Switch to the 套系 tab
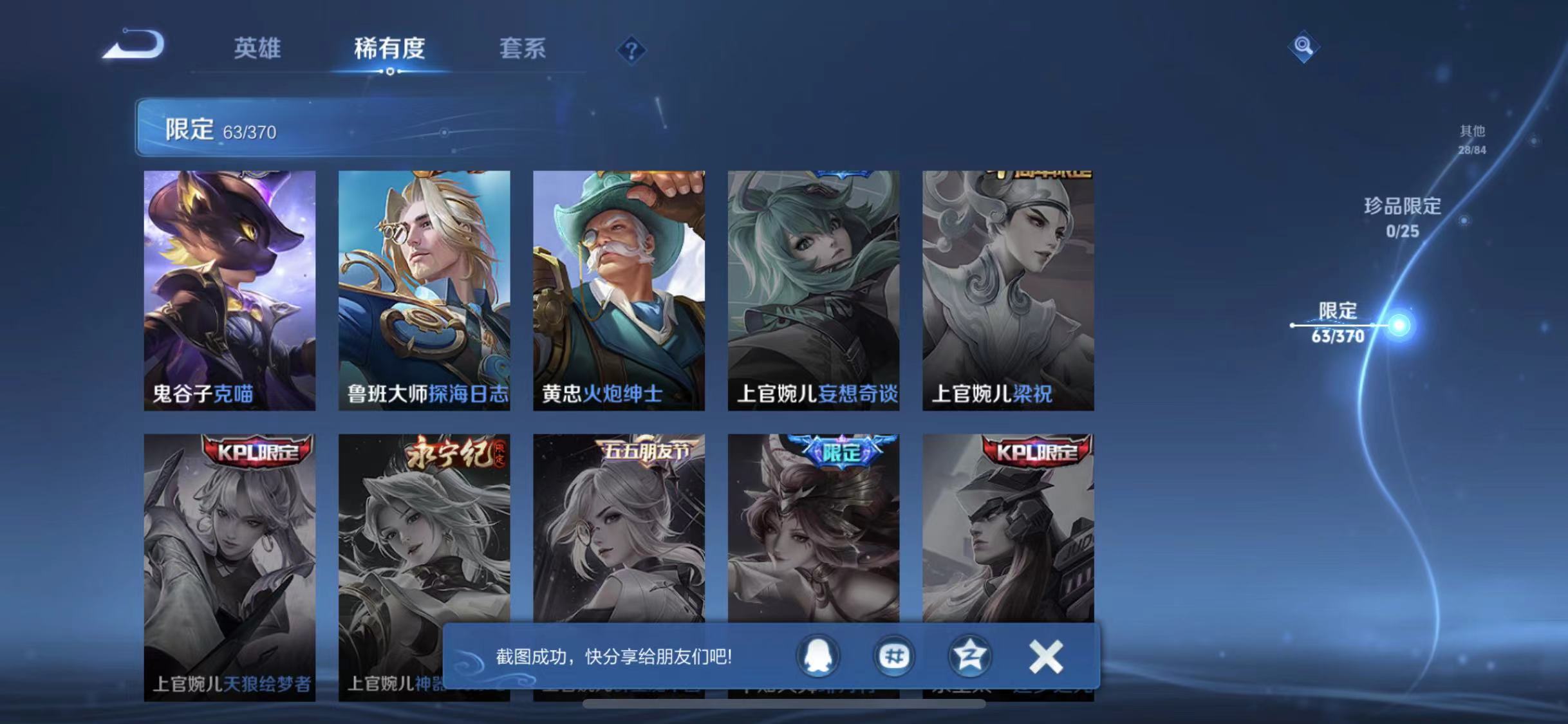 (523, 49)
